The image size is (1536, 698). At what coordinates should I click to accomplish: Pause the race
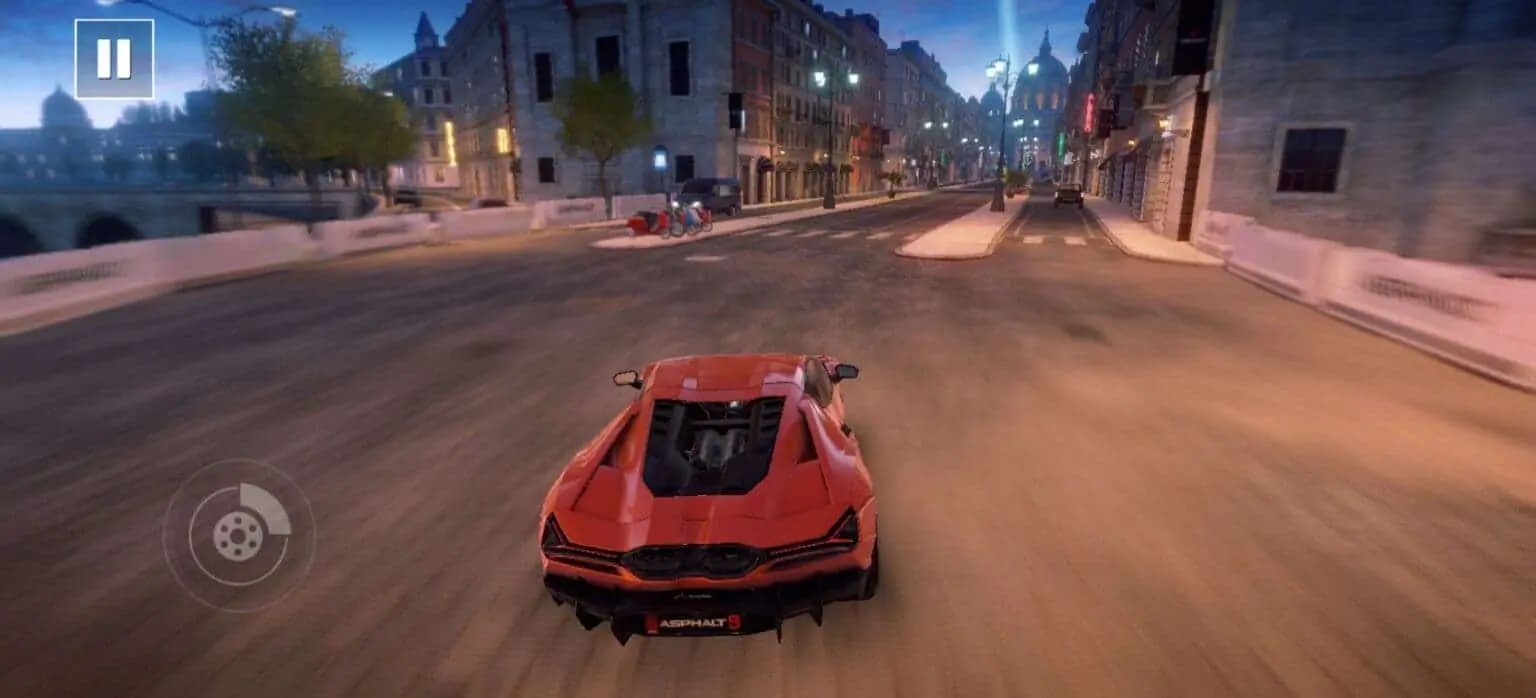(114, 59)
